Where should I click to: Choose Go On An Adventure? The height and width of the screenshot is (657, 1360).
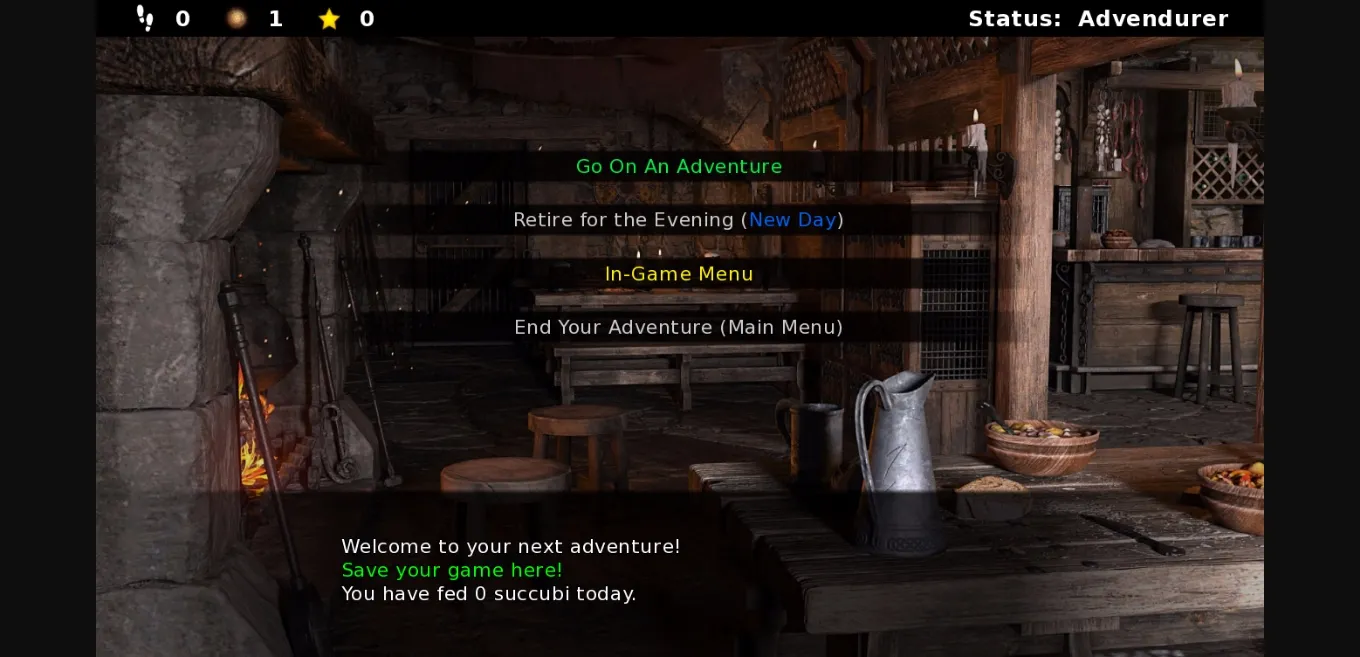(679, 166)
